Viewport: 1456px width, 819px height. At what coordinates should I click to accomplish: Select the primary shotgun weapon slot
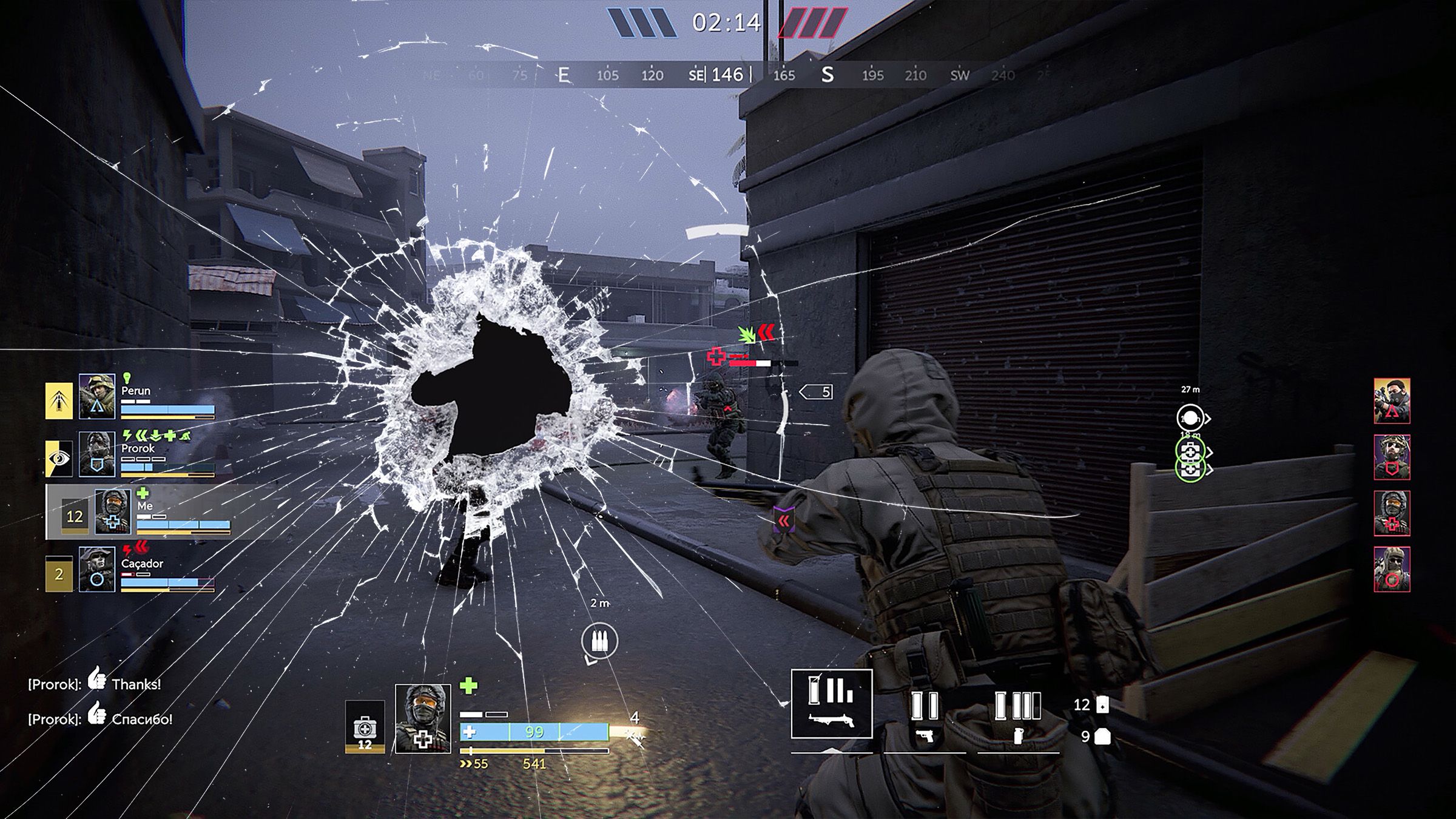(831, 704)
